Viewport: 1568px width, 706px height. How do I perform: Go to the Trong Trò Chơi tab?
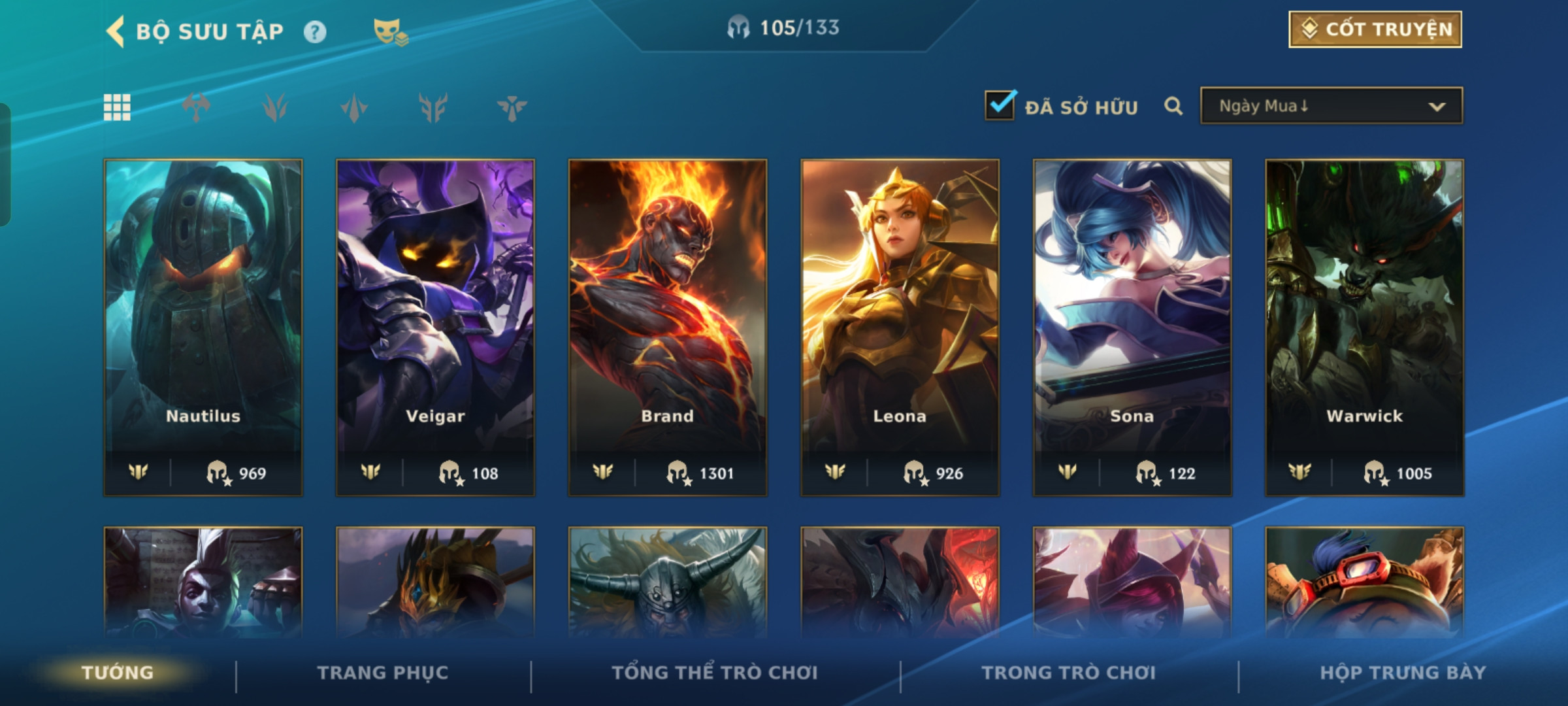point(1068,673)
